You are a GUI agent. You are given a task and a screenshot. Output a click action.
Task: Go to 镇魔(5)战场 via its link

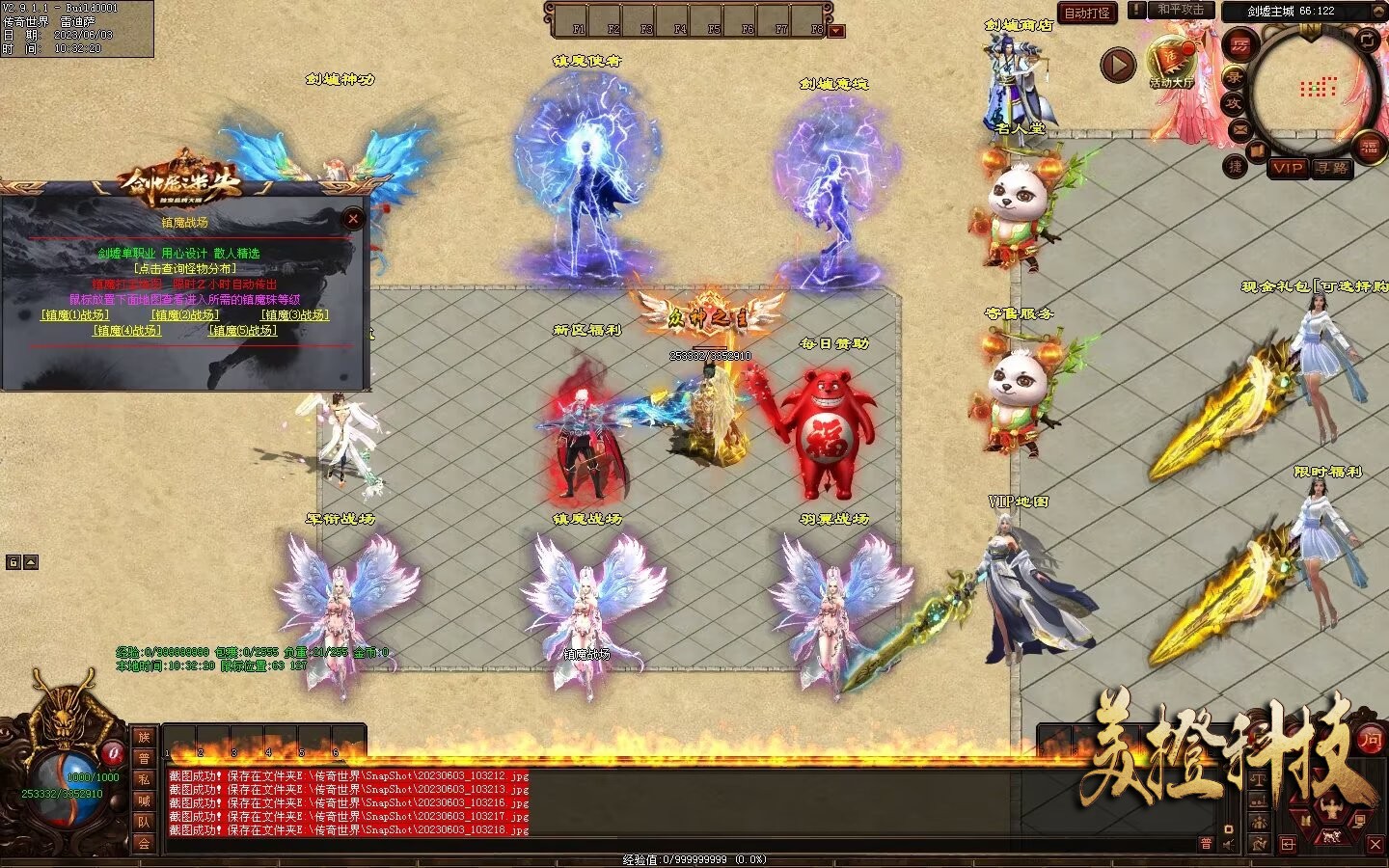click(243, 331)
